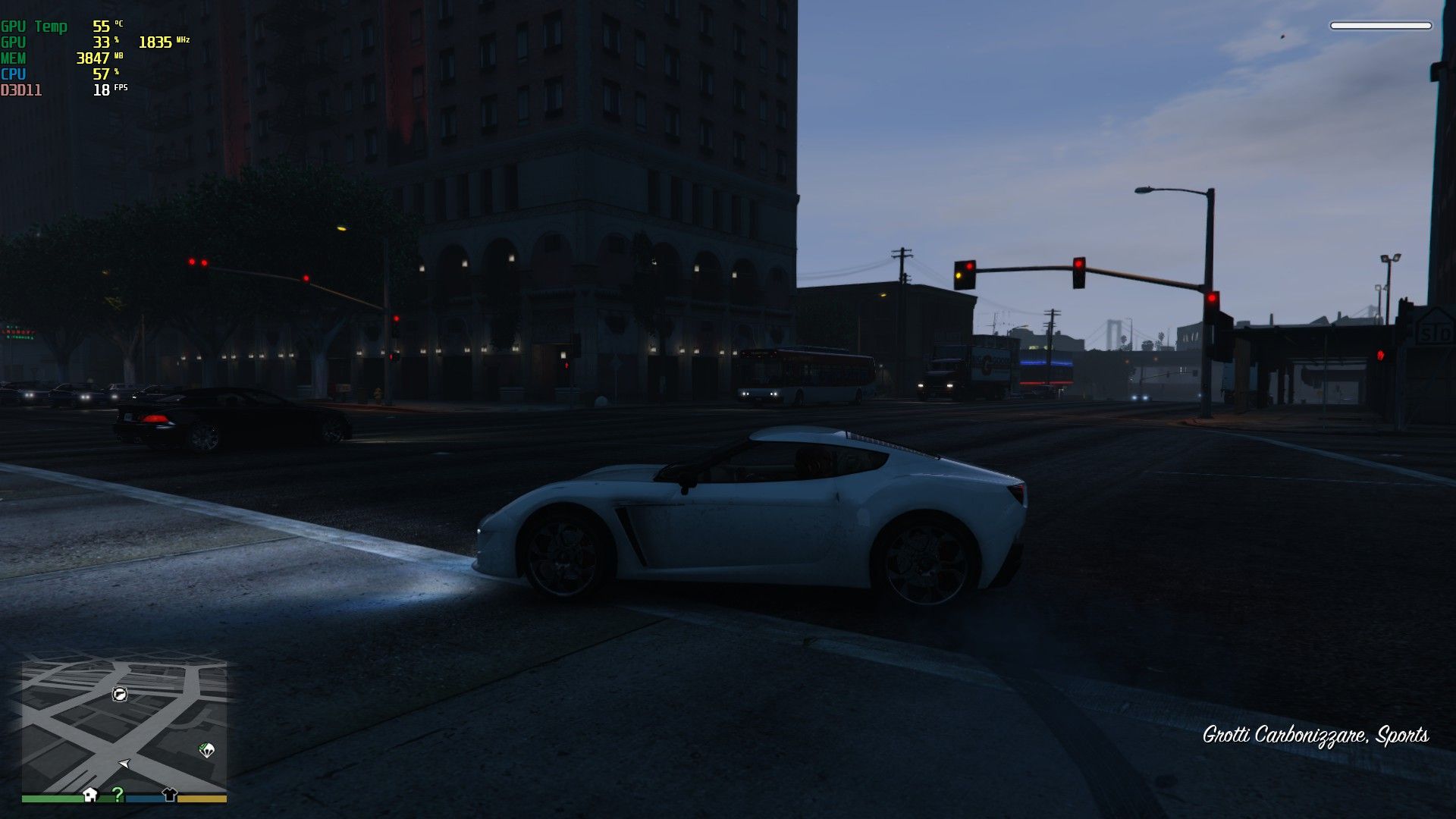Click the clothing store t-shirt marker
The height and width of the screenshot is (819, 1456).
[x=169, y=794]
